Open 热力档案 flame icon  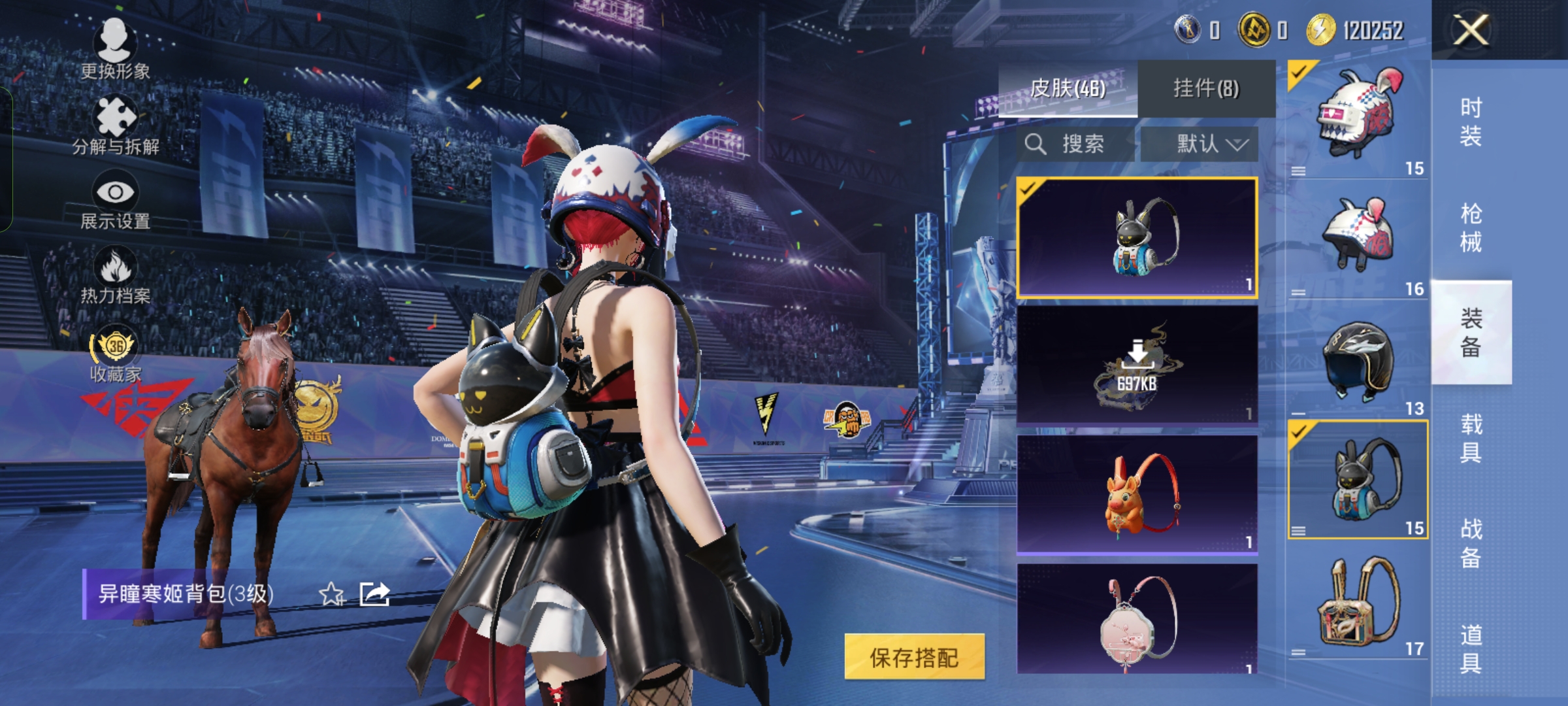116,275
